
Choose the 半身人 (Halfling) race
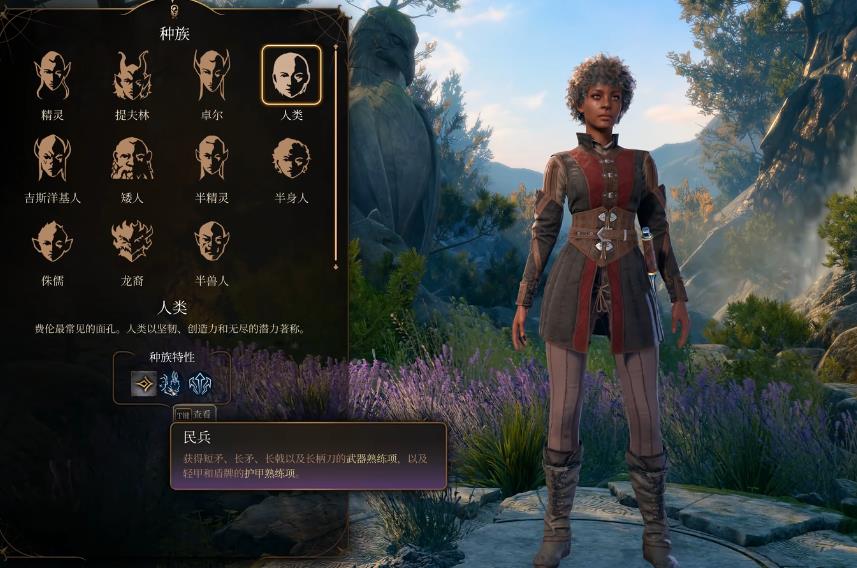(x=291, y=158)
